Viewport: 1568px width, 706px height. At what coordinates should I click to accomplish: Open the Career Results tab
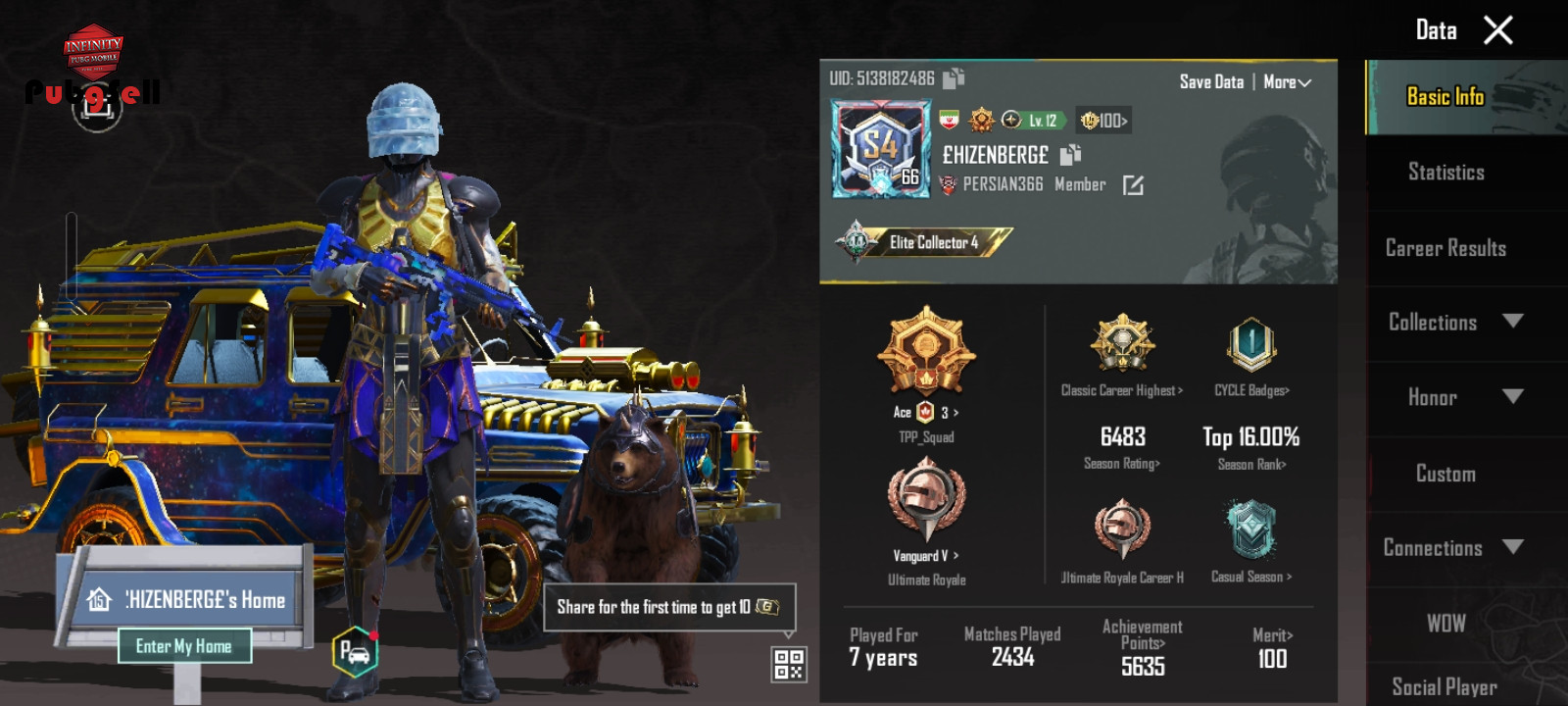1445,248
